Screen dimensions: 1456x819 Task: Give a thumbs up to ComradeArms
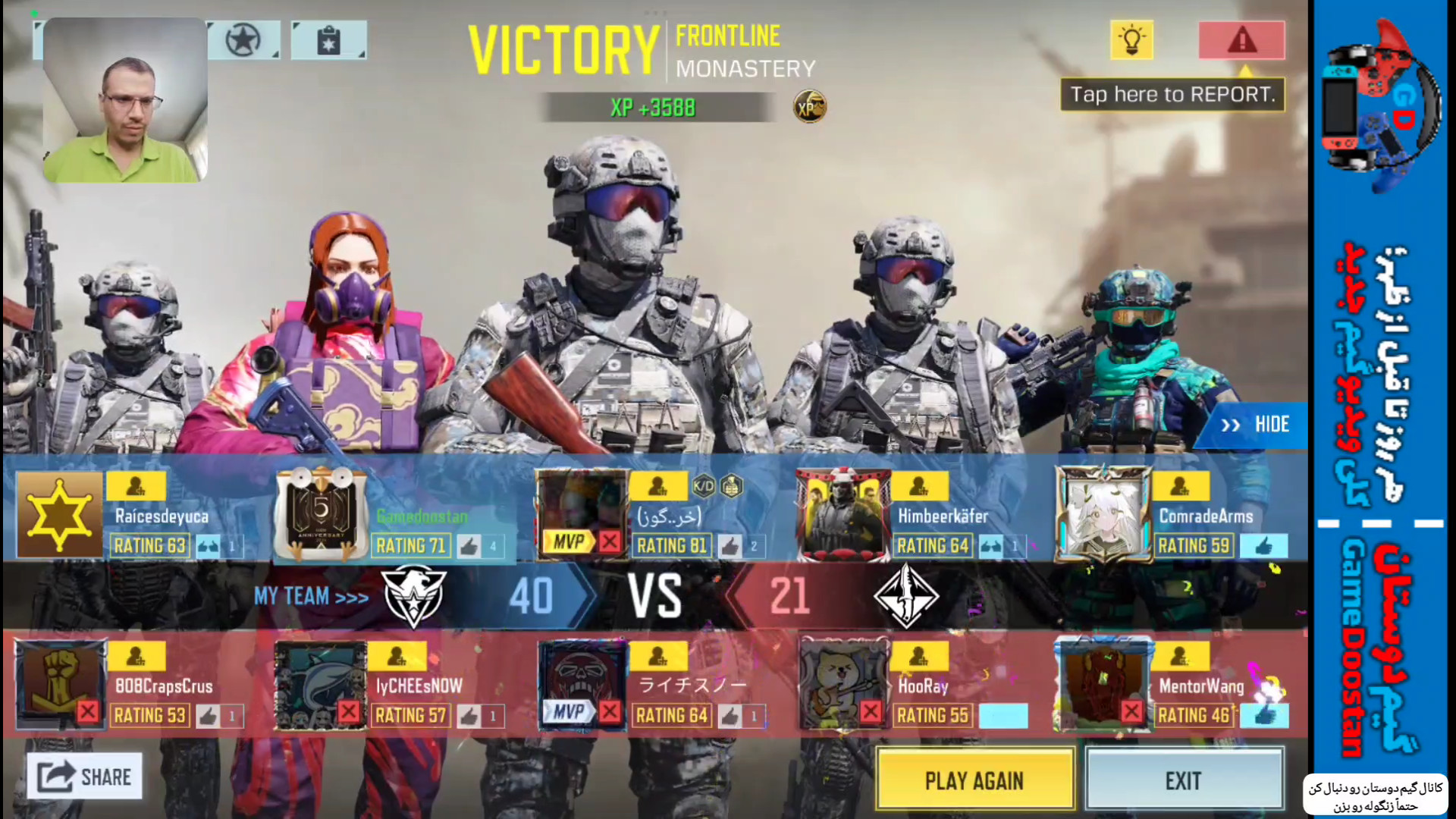[1263, 546]
